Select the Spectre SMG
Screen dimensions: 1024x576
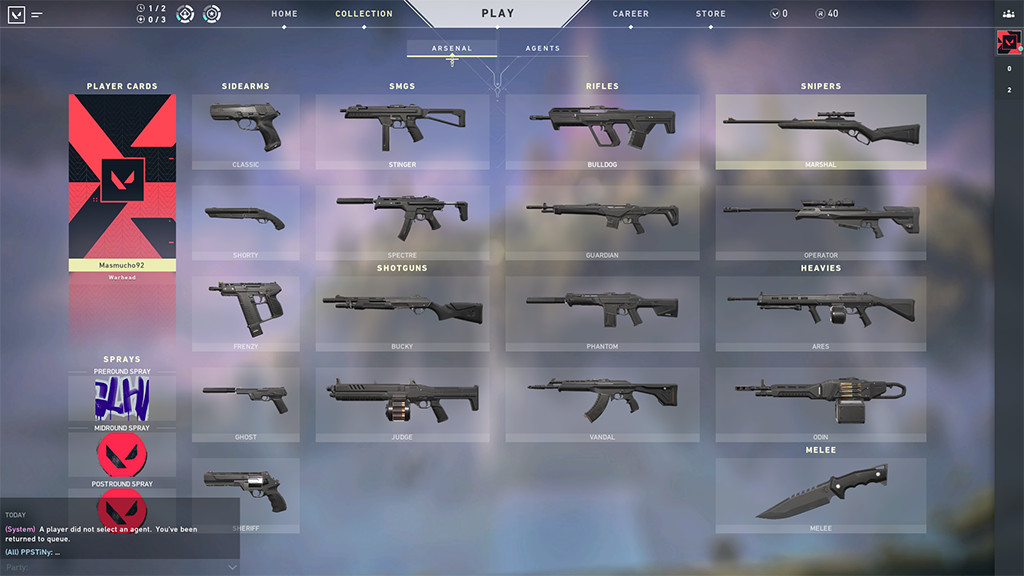(402, 222)
